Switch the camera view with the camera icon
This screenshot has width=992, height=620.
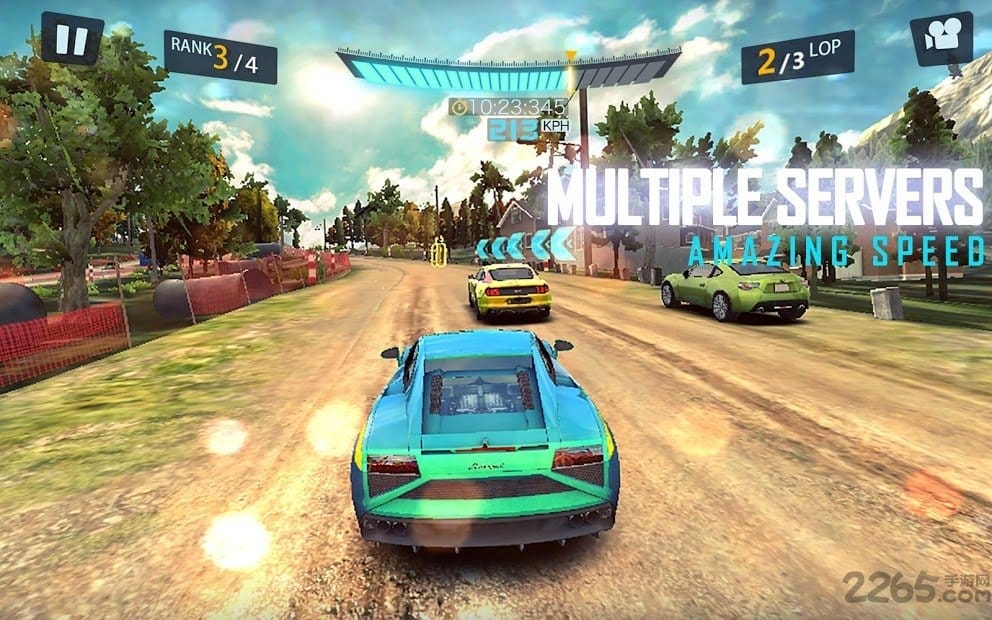click(940, 38)
